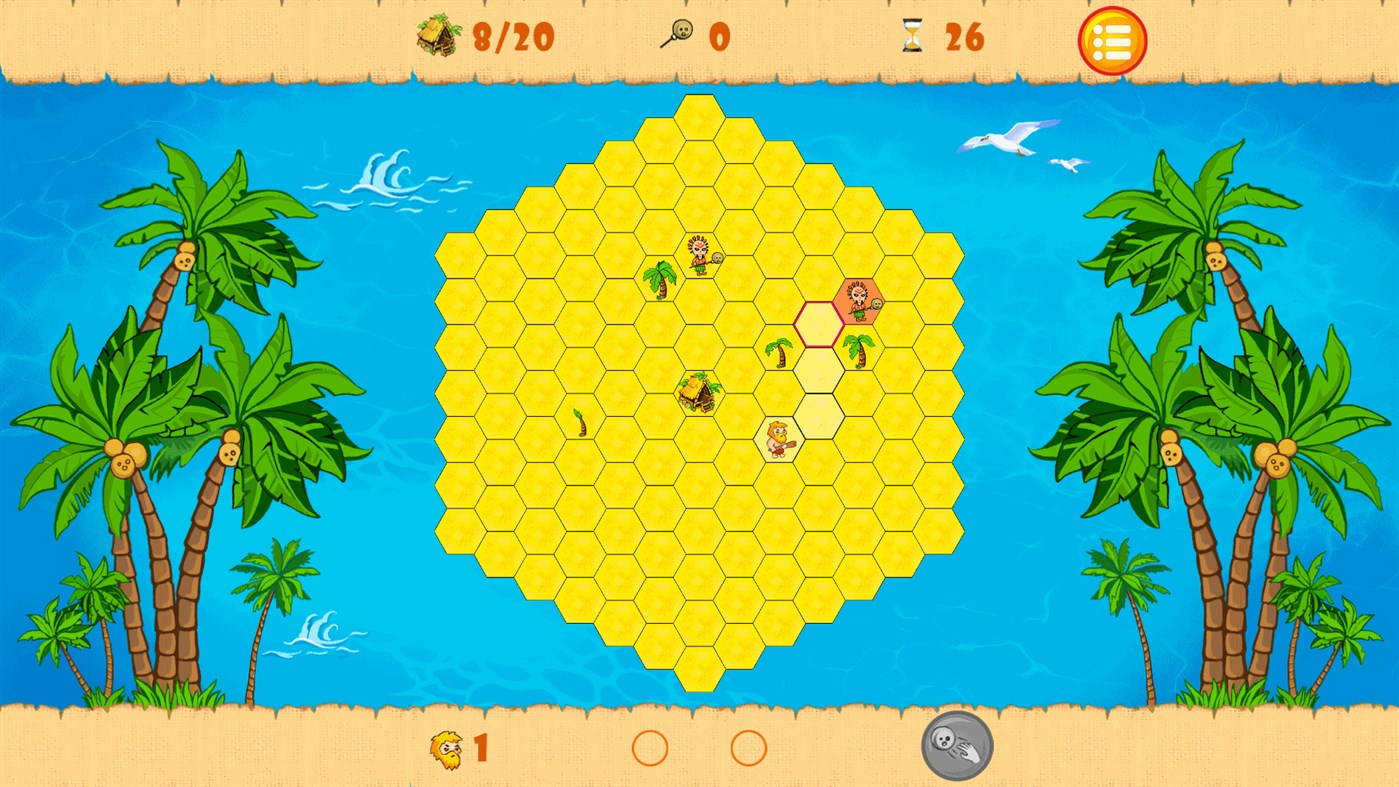Screen dimensions: 1399x787
Task: Select the first empty circular ability slot
Action: [x=651, y=748]
